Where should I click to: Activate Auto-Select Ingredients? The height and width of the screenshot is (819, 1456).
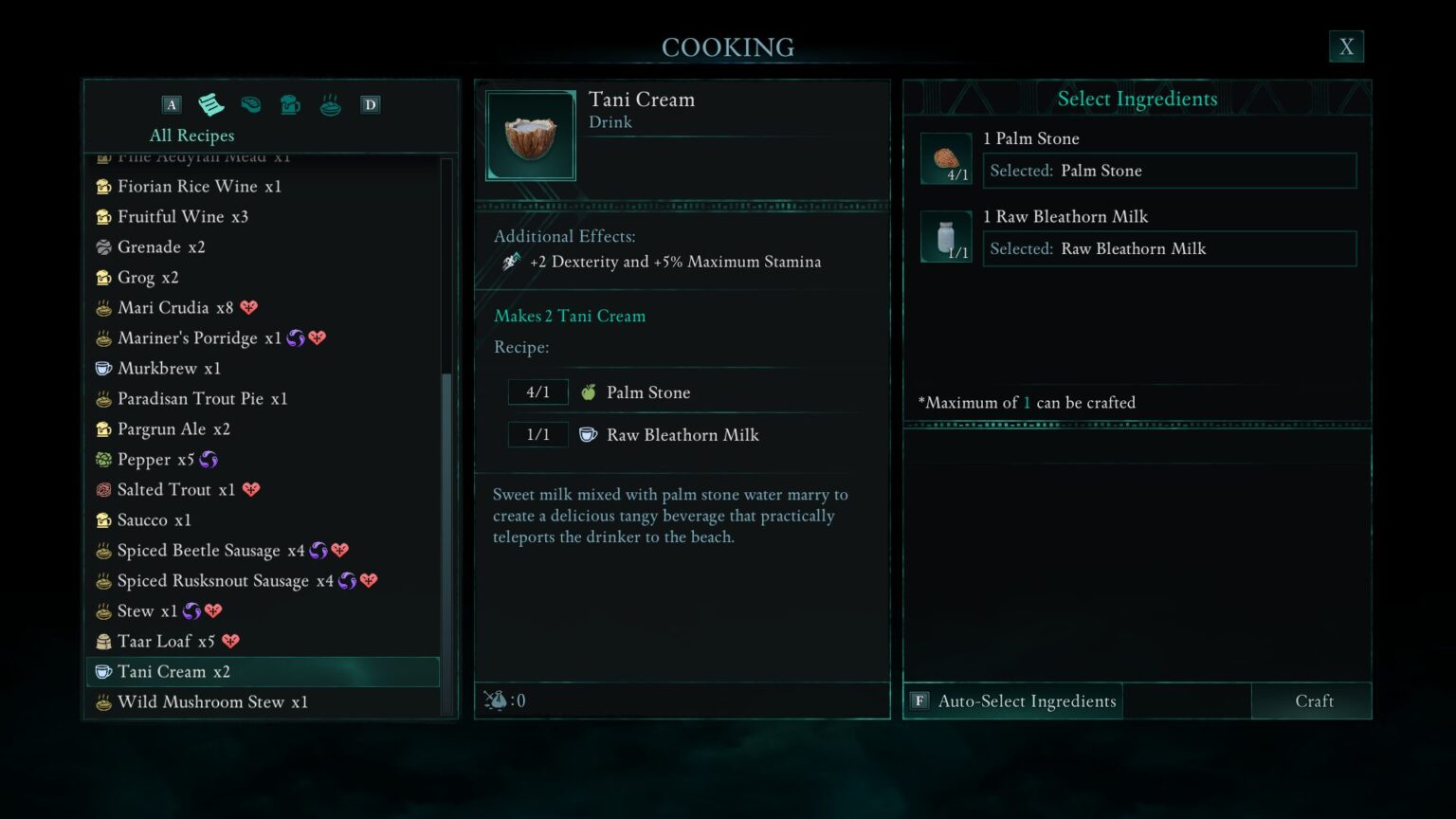click(x=1027, y=701)
